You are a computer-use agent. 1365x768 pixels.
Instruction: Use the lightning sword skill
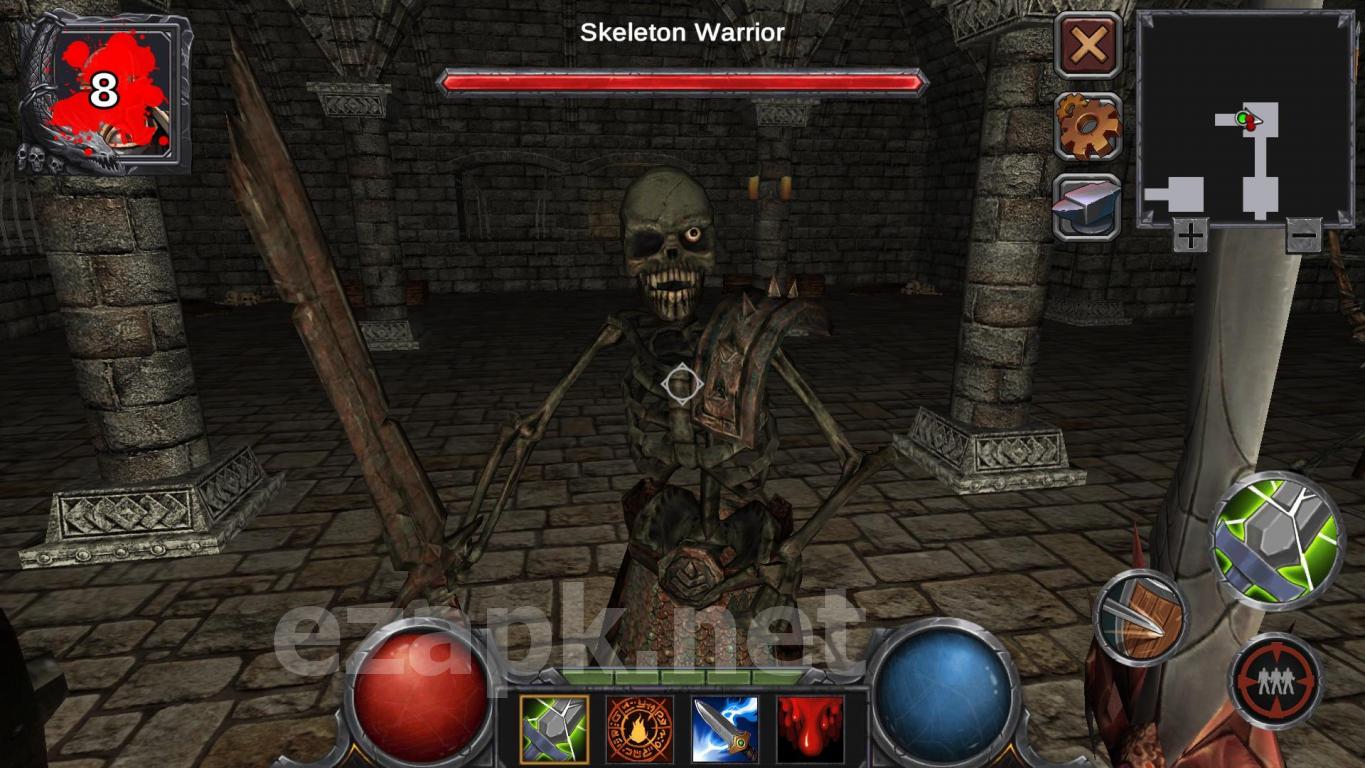[724, 729]
